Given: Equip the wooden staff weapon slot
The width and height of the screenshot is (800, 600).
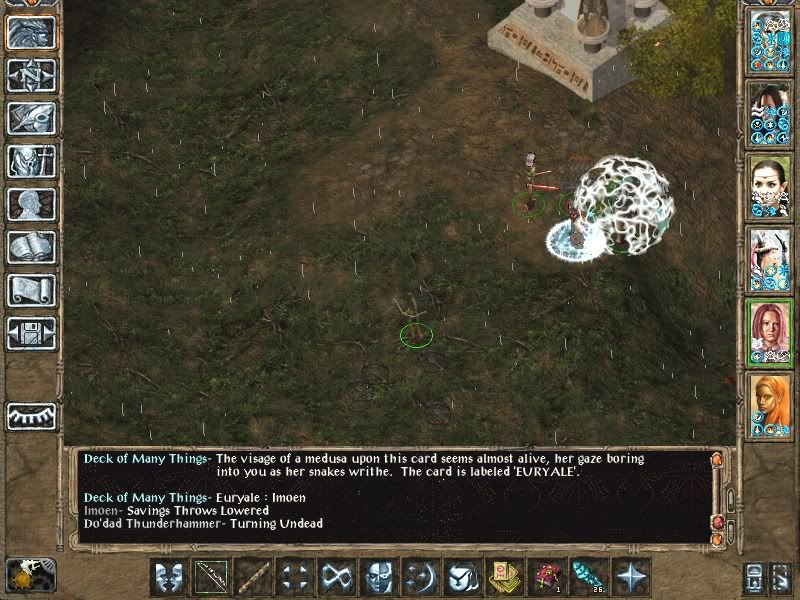Looking at the screenshot, I should click(x=253, y=577).
